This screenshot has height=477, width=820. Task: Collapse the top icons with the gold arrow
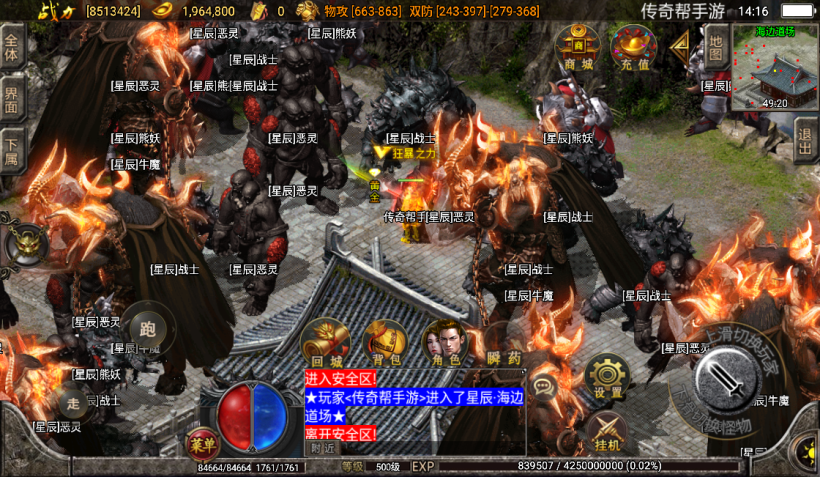coord(680,45)
